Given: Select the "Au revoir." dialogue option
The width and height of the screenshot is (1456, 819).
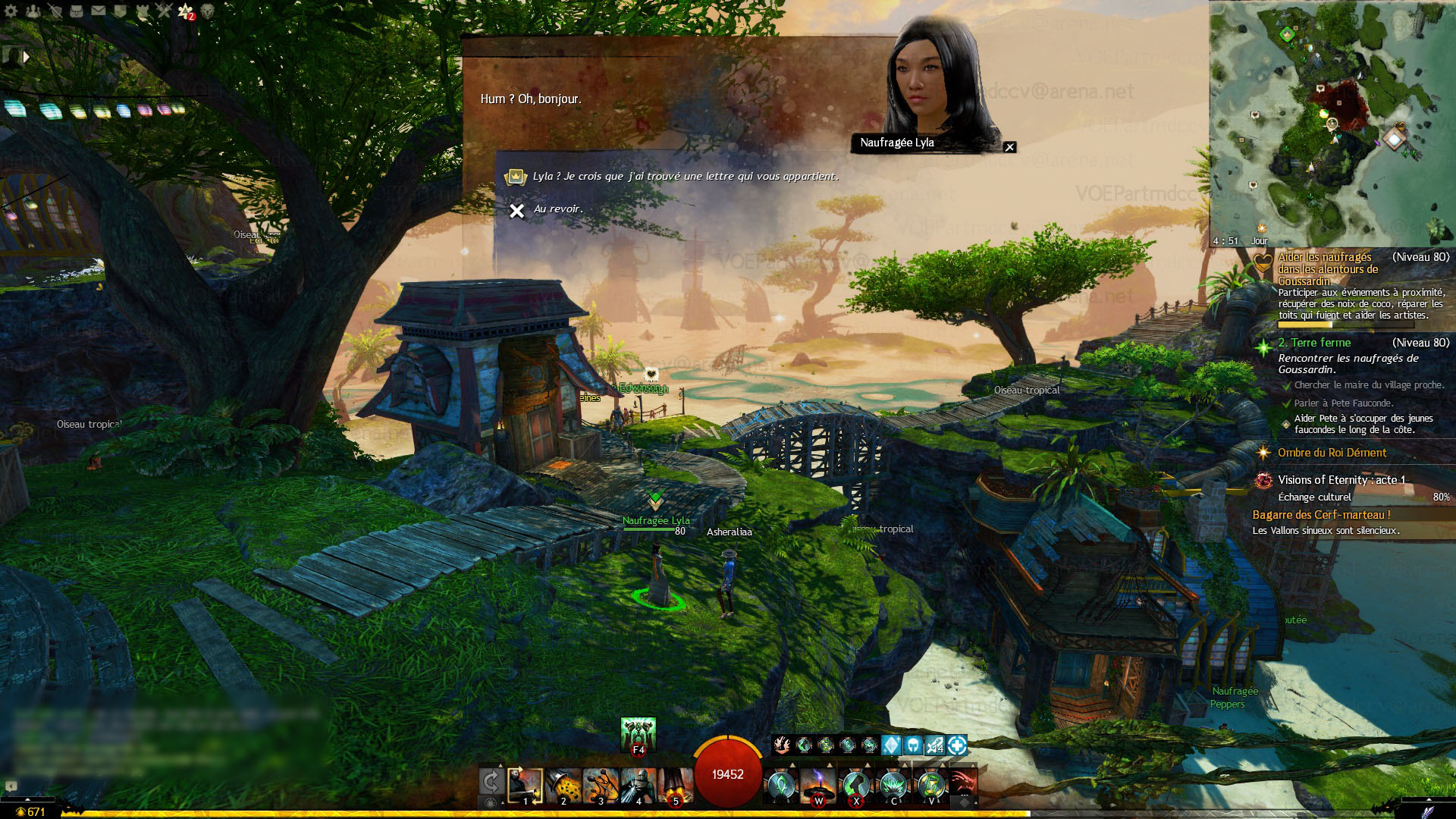Looking at the screenshot, I should tap(557, 209).
